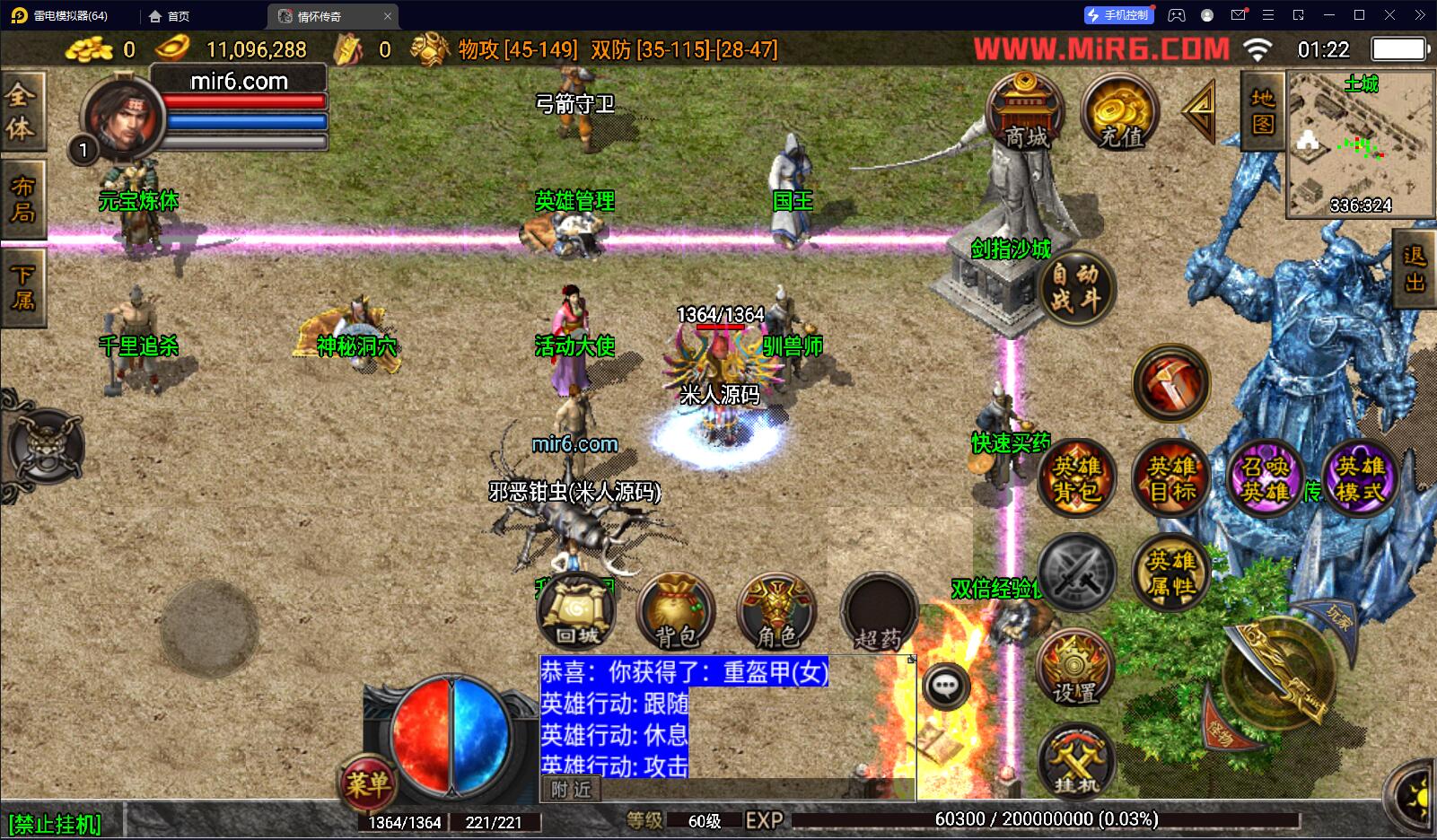
Task: Use the 回城 return to town scroll
Action: tap(576, 612)
